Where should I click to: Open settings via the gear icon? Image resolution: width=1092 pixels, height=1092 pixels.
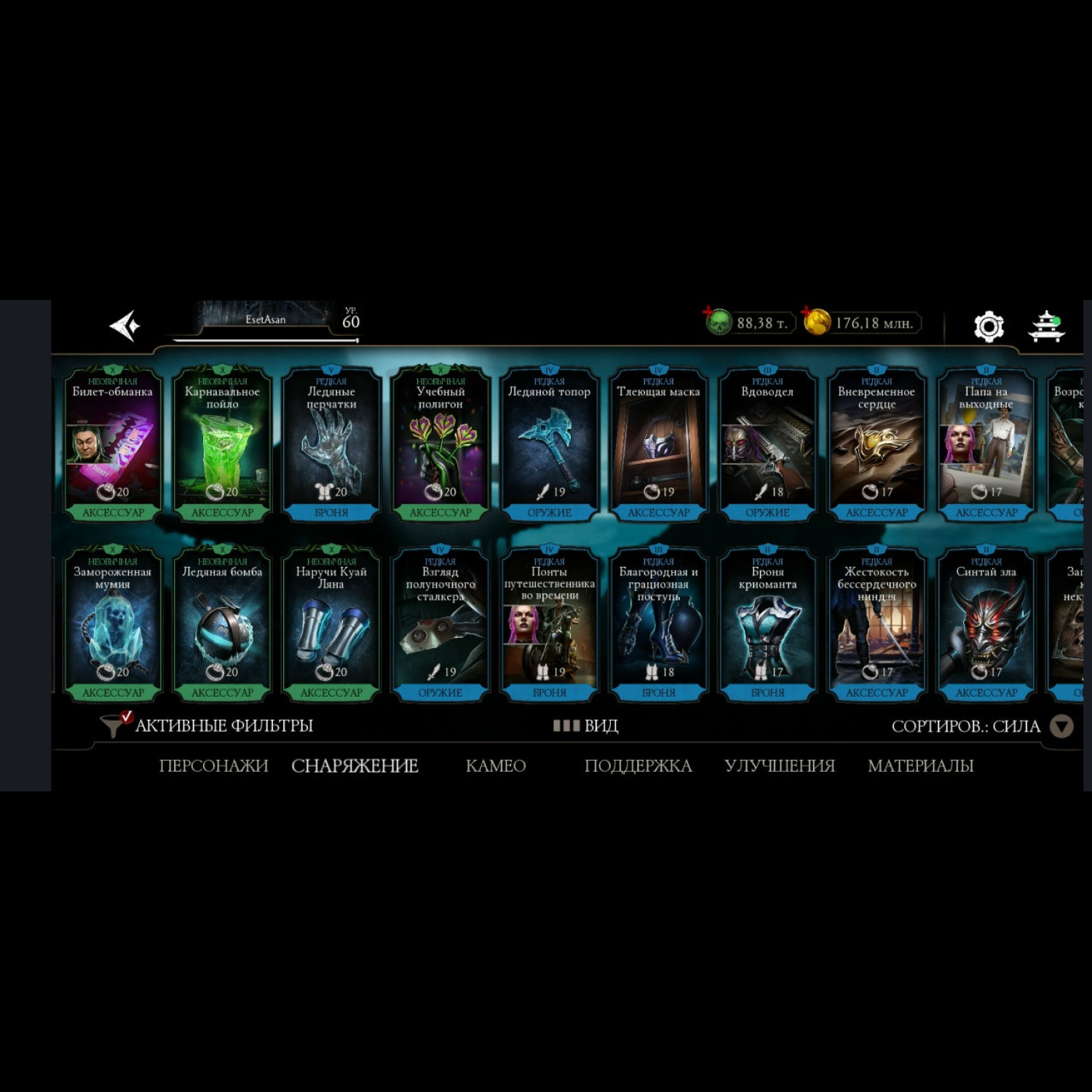pyautogui.click(x=989, y=326)
